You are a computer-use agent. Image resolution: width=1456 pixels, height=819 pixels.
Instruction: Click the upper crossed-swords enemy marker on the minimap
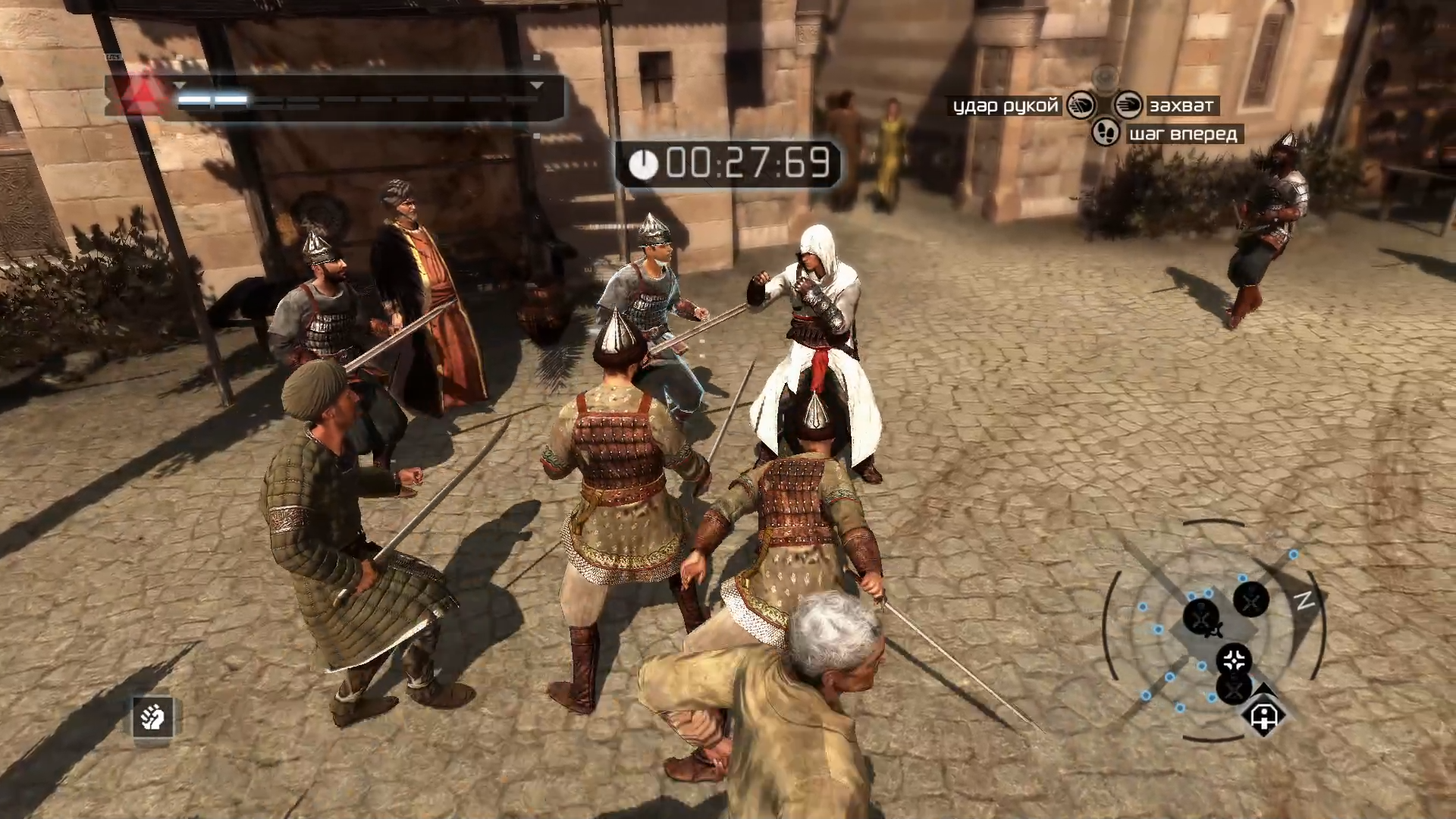(1251, 601)
